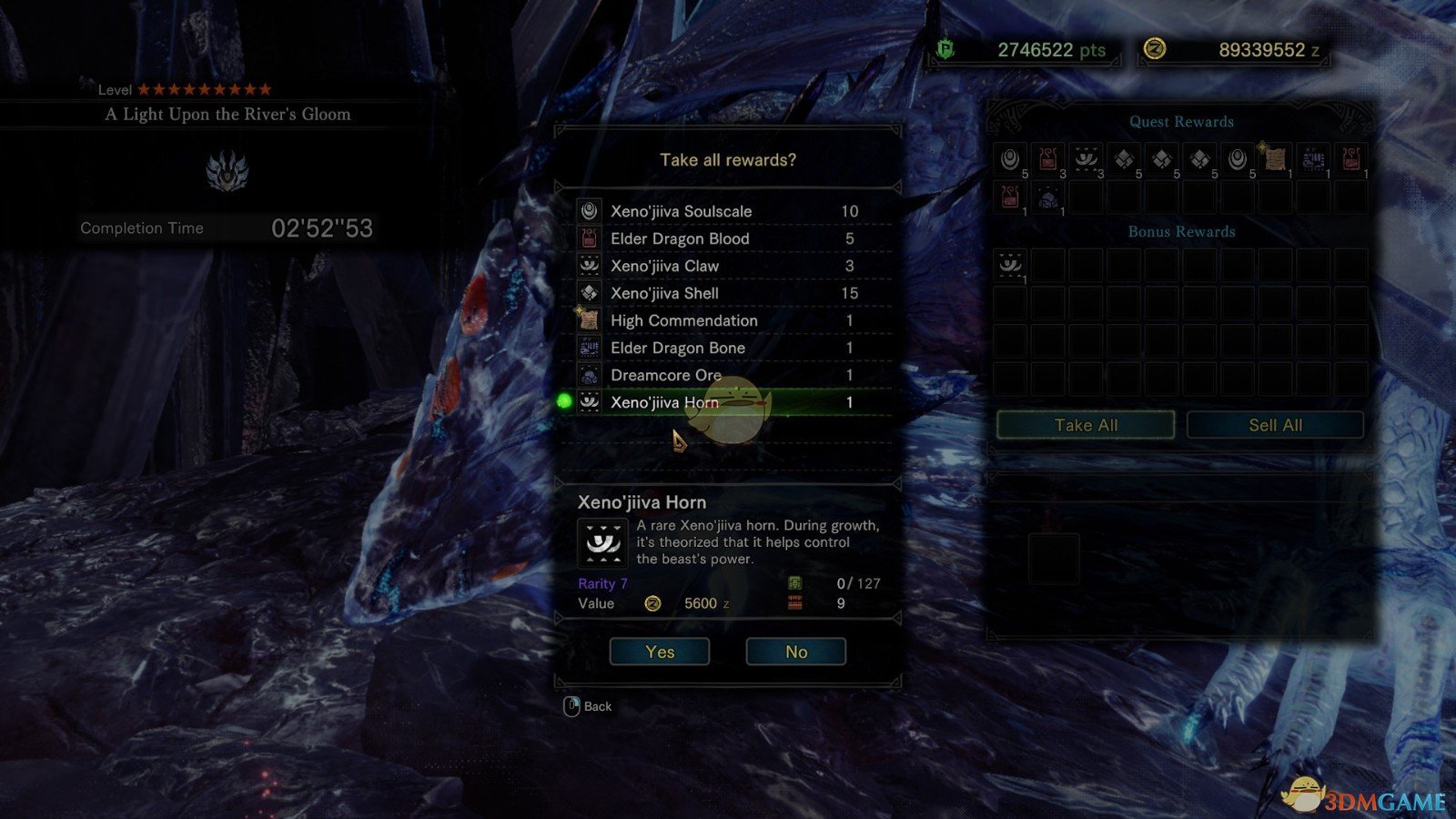Confirm taking all rewards with Yes
This screenshot has width=1456, height=819.
click(x=659, y=652)
